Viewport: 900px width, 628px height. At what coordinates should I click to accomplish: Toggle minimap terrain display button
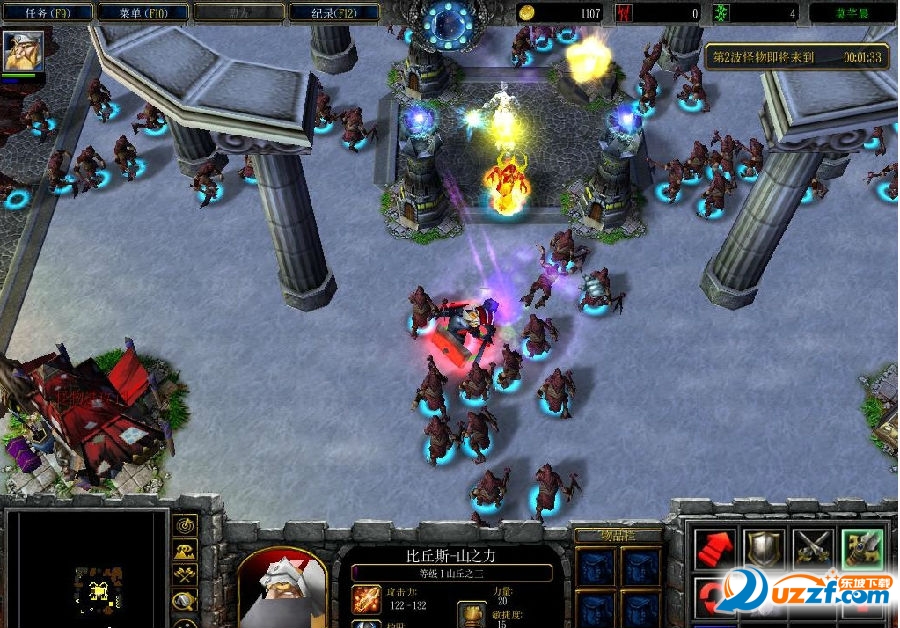(184, 551)
